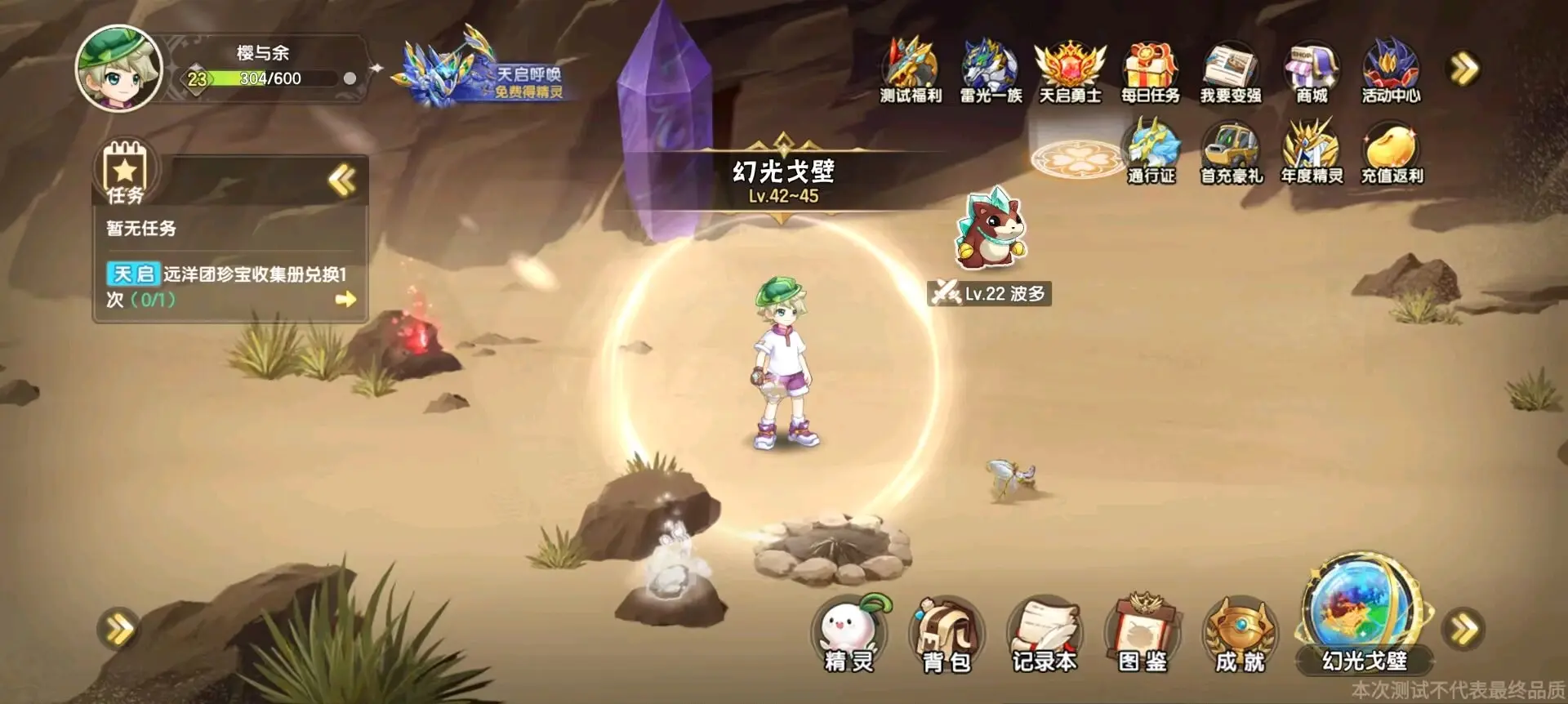
Task: Tap the 天启呼唤 free spirit banner
Action: pyautogui.click(x=486, y=74)
